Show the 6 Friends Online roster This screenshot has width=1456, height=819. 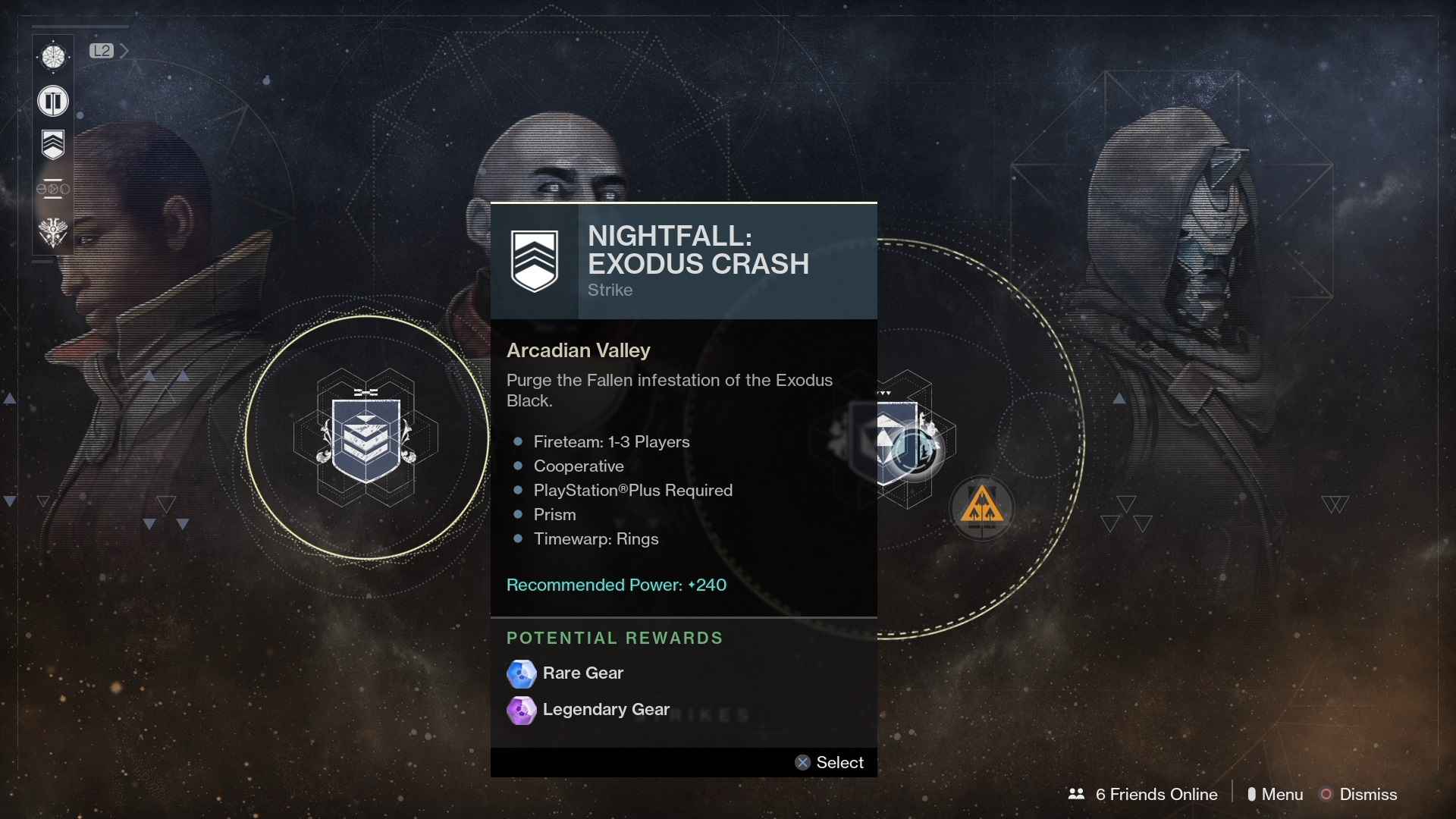1144,794
